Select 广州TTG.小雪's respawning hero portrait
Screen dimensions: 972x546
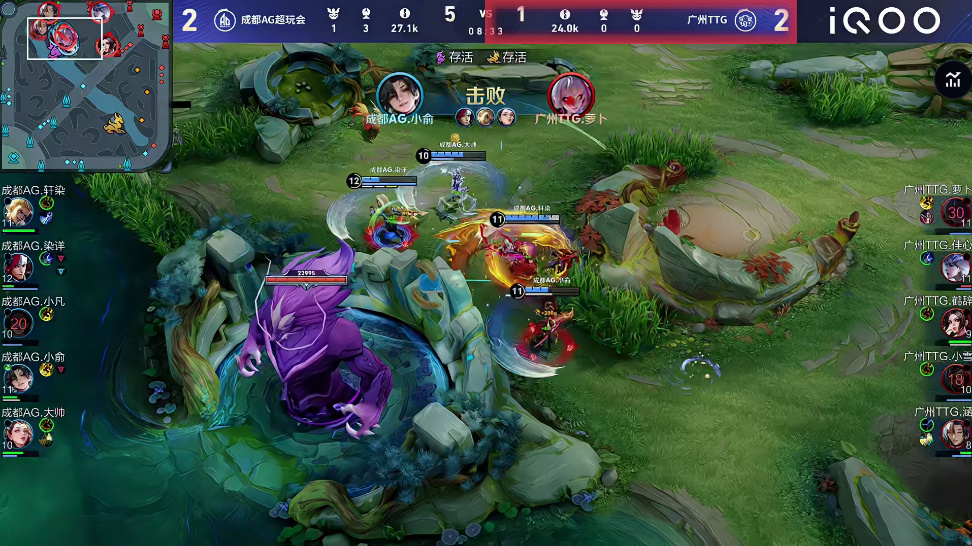click(x=955, y=379)
